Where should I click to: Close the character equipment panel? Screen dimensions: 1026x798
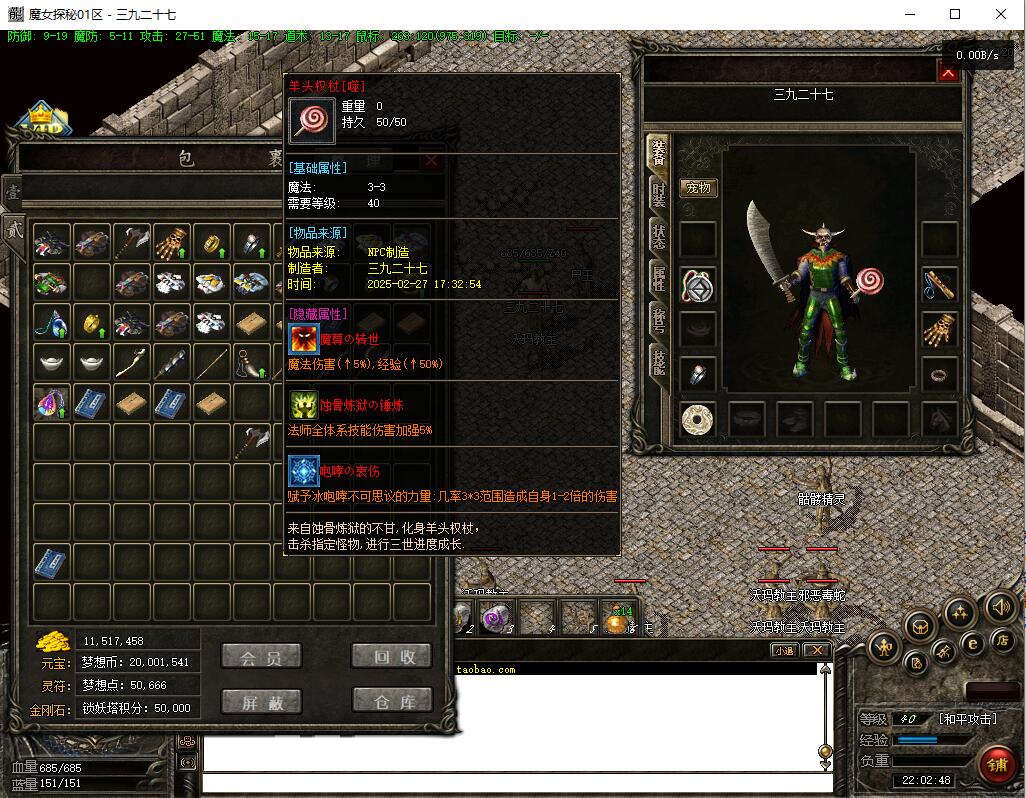(x=947, y=71)
